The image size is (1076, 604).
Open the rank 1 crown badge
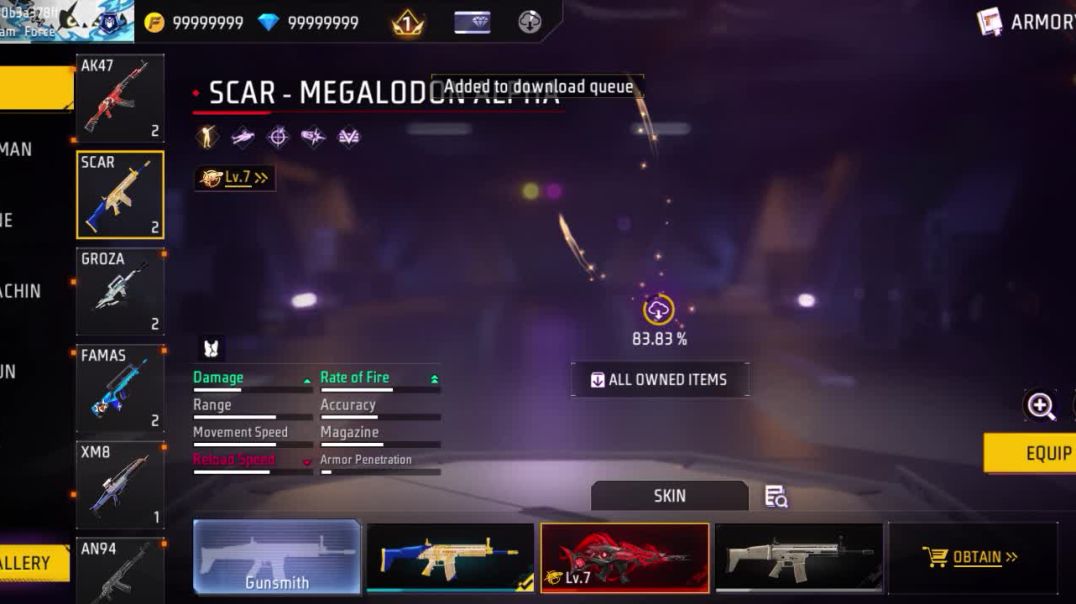click(408, 22)
